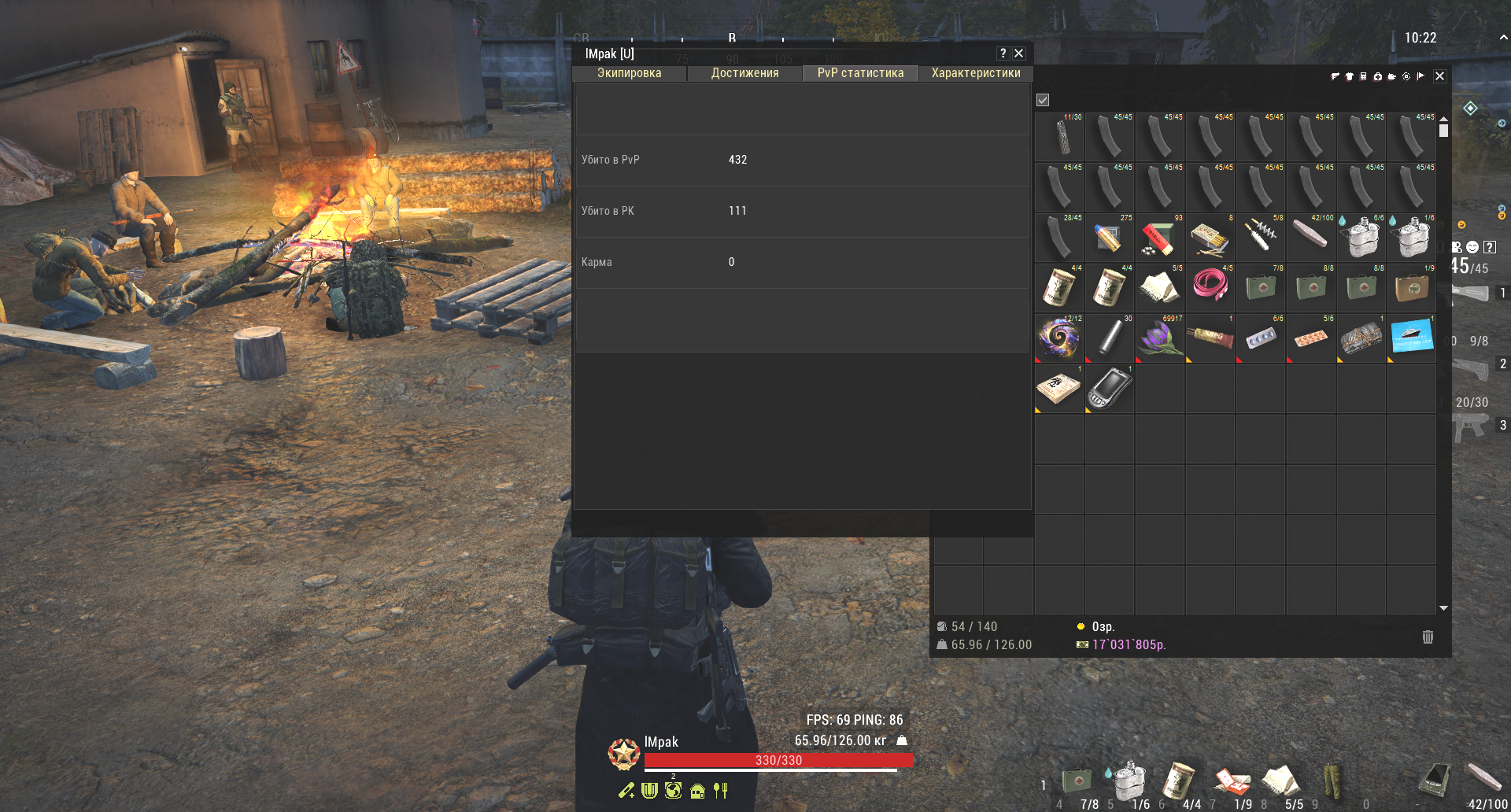Select the swirling galaxy artifact item
This screenshot has width=1511, height=812.
(x=1059, y=338)
